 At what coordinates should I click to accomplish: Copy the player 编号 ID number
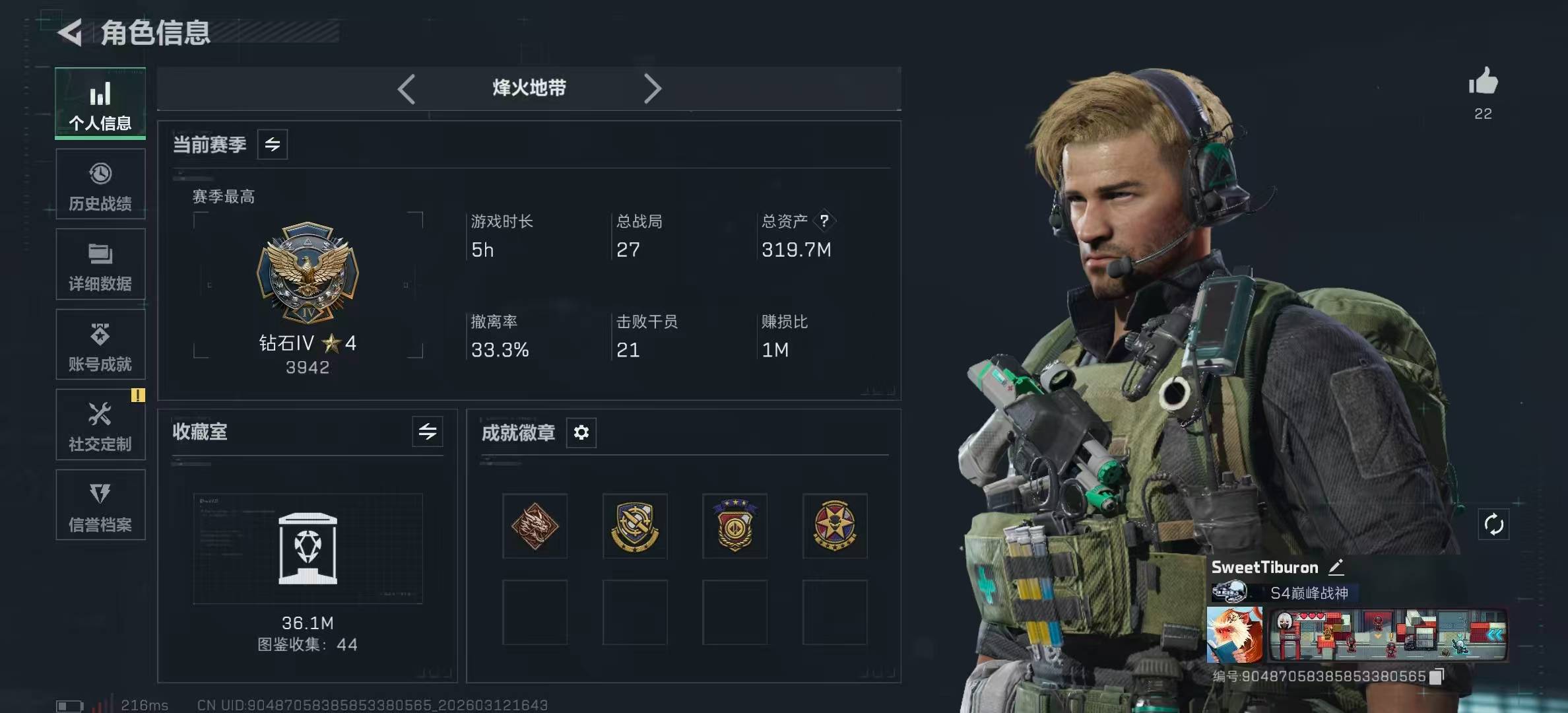point(1436,676)
